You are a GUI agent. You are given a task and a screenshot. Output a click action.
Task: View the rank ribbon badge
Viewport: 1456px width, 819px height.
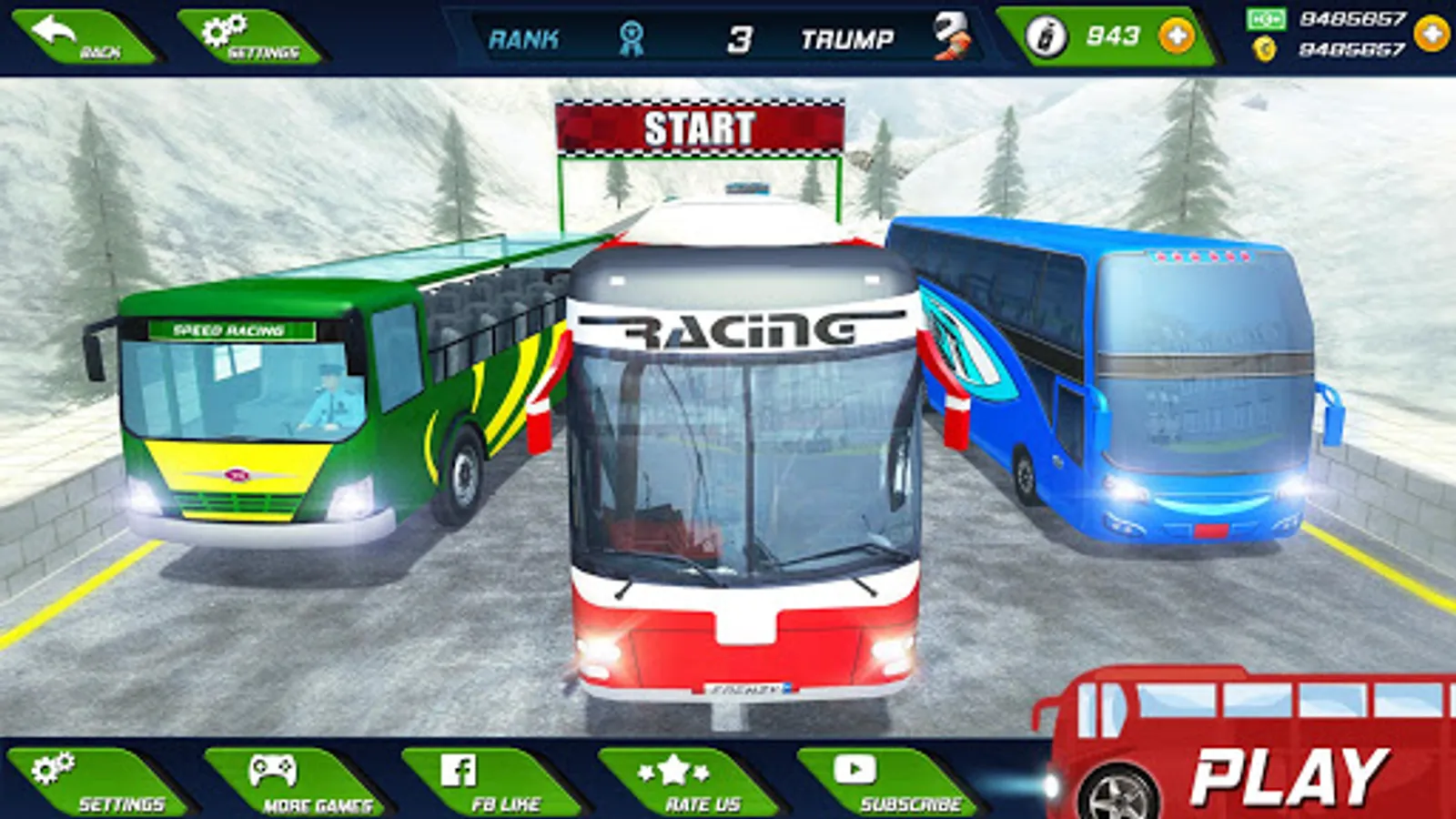point(631,38)
